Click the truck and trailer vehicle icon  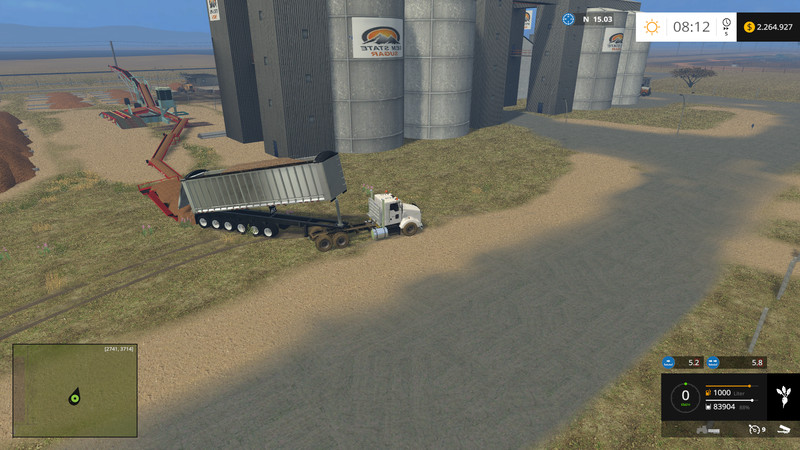(x=709, y=430)
